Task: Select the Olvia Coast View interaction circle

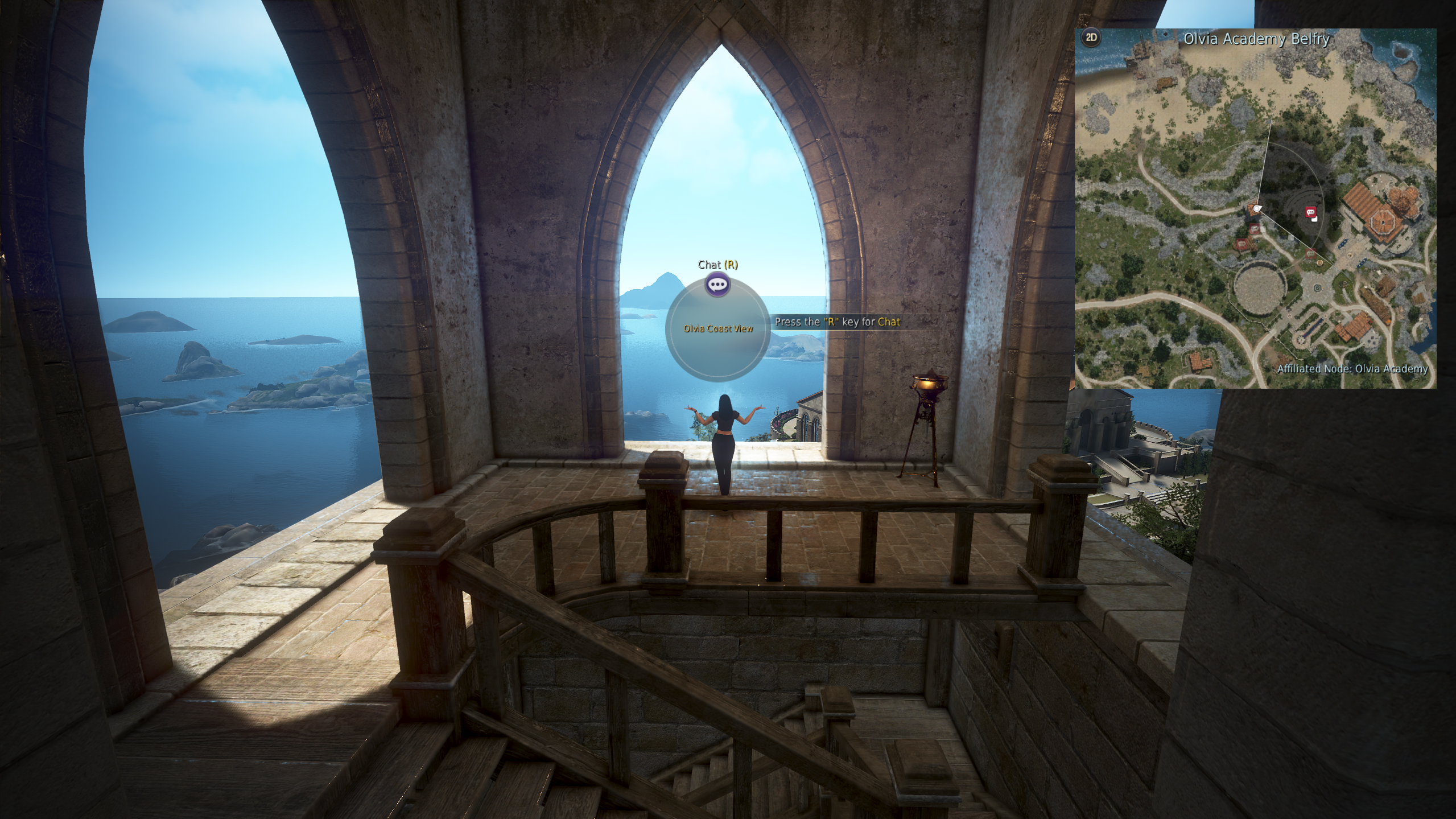Action: click(718, 330)
